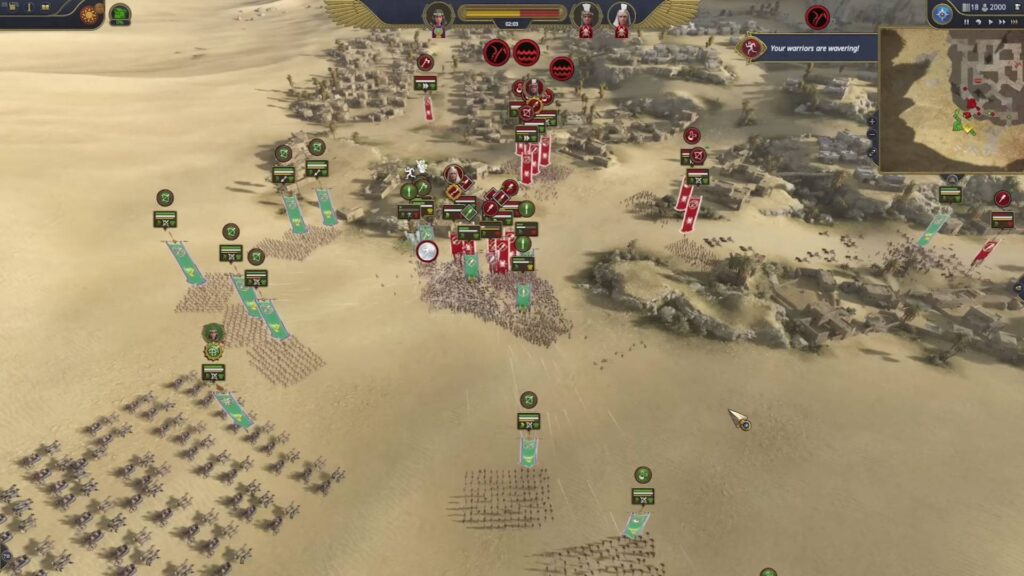The width and height of the screenshot is (1024, 576).
Task: Click the glowing white round unit marker
Action: coord(427,251)
